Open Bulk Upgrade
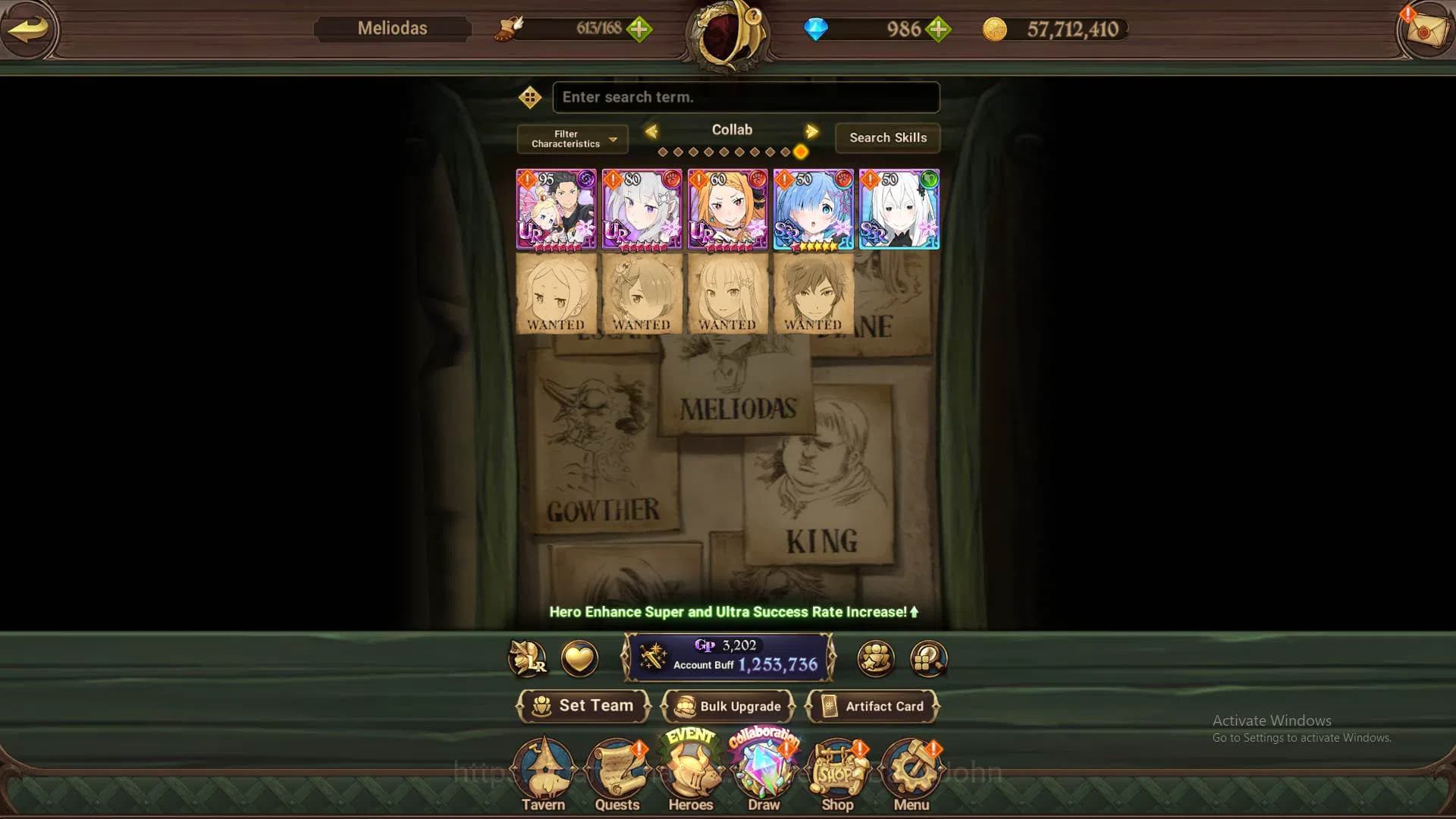Screen dimensions: 1456x819 729,706
